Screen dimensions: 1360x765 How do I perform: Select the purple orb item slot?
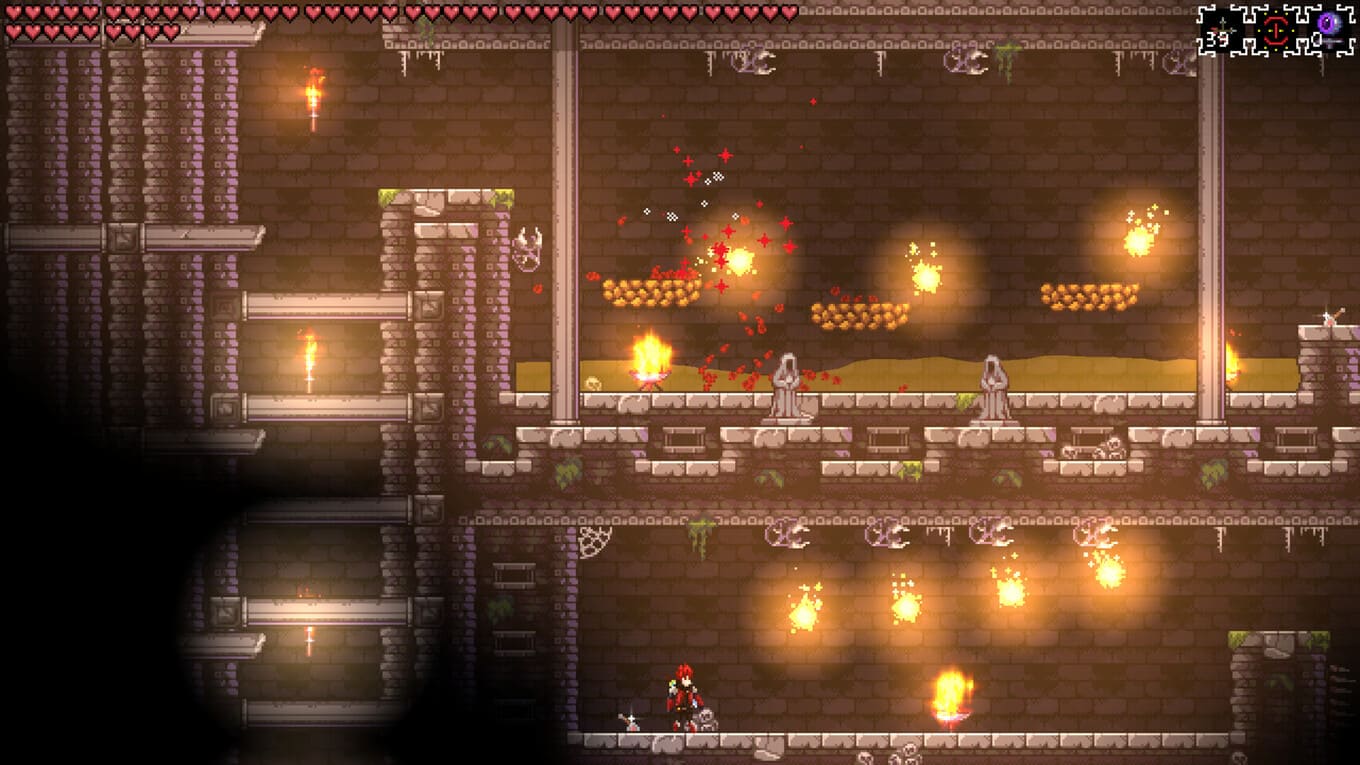click(x=1327, y=29)
